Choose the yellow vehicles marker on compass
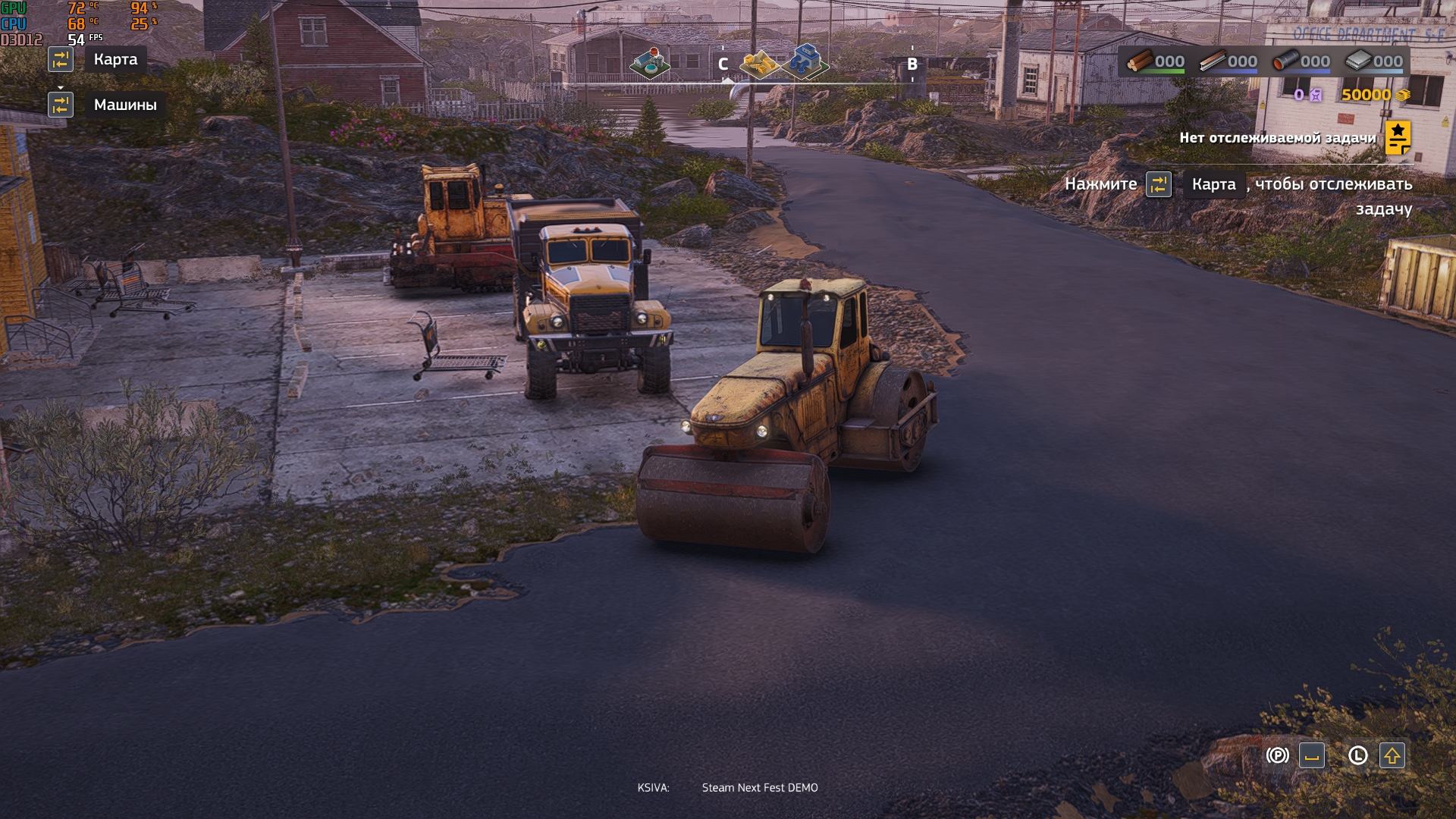The width and height of the screenshot is (1456, 819). click(759, 64)
